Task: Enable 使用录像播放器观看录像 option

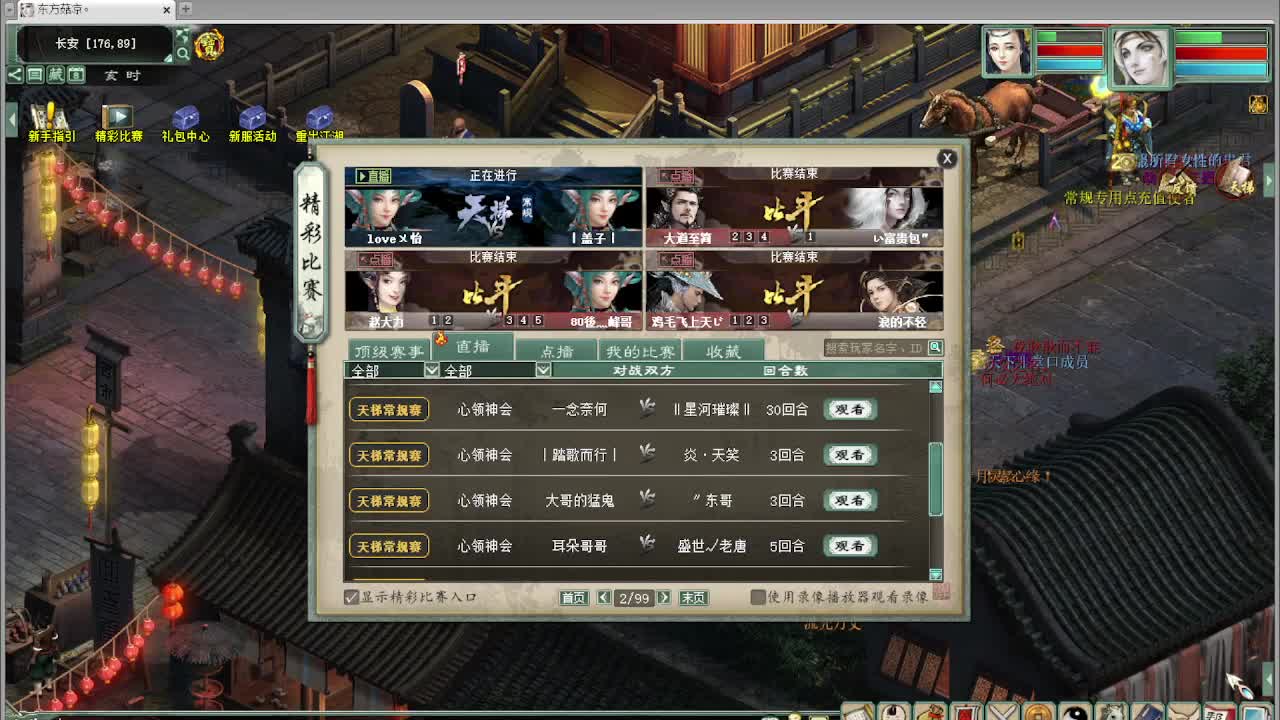Action: (757, 597)
